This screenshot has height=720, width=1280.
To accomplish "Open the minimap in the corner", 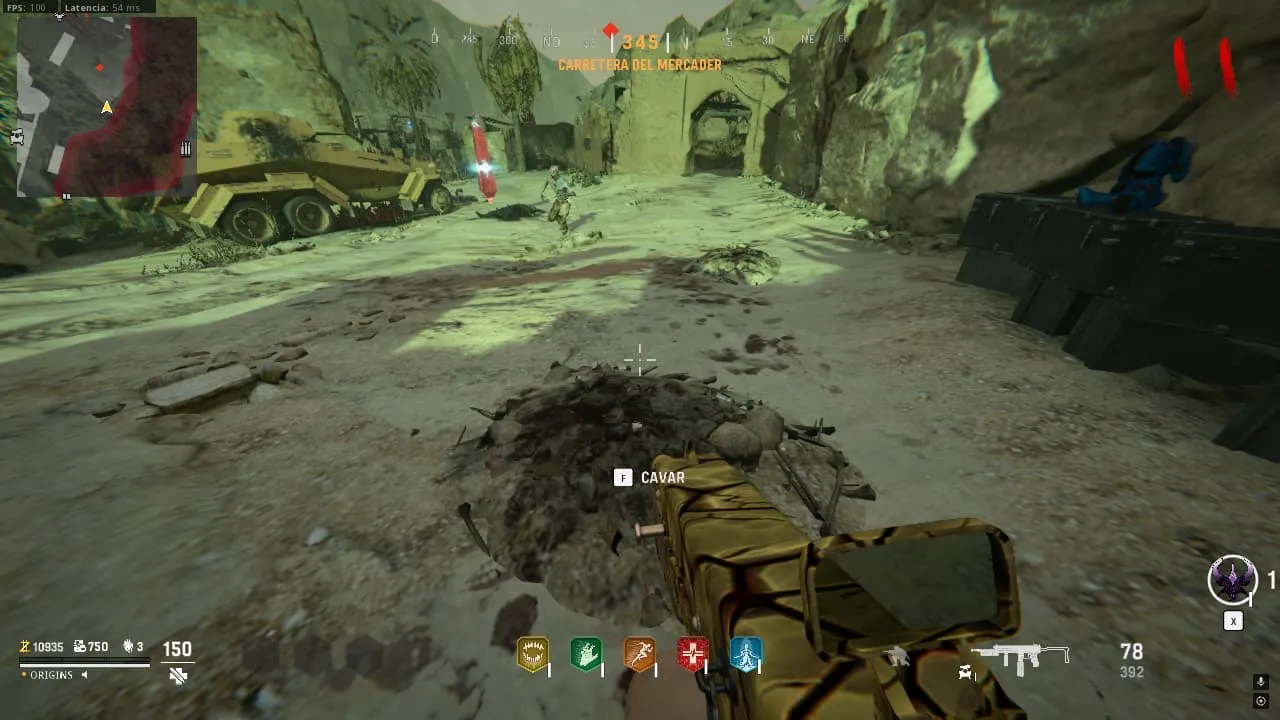I will [106, 106].
